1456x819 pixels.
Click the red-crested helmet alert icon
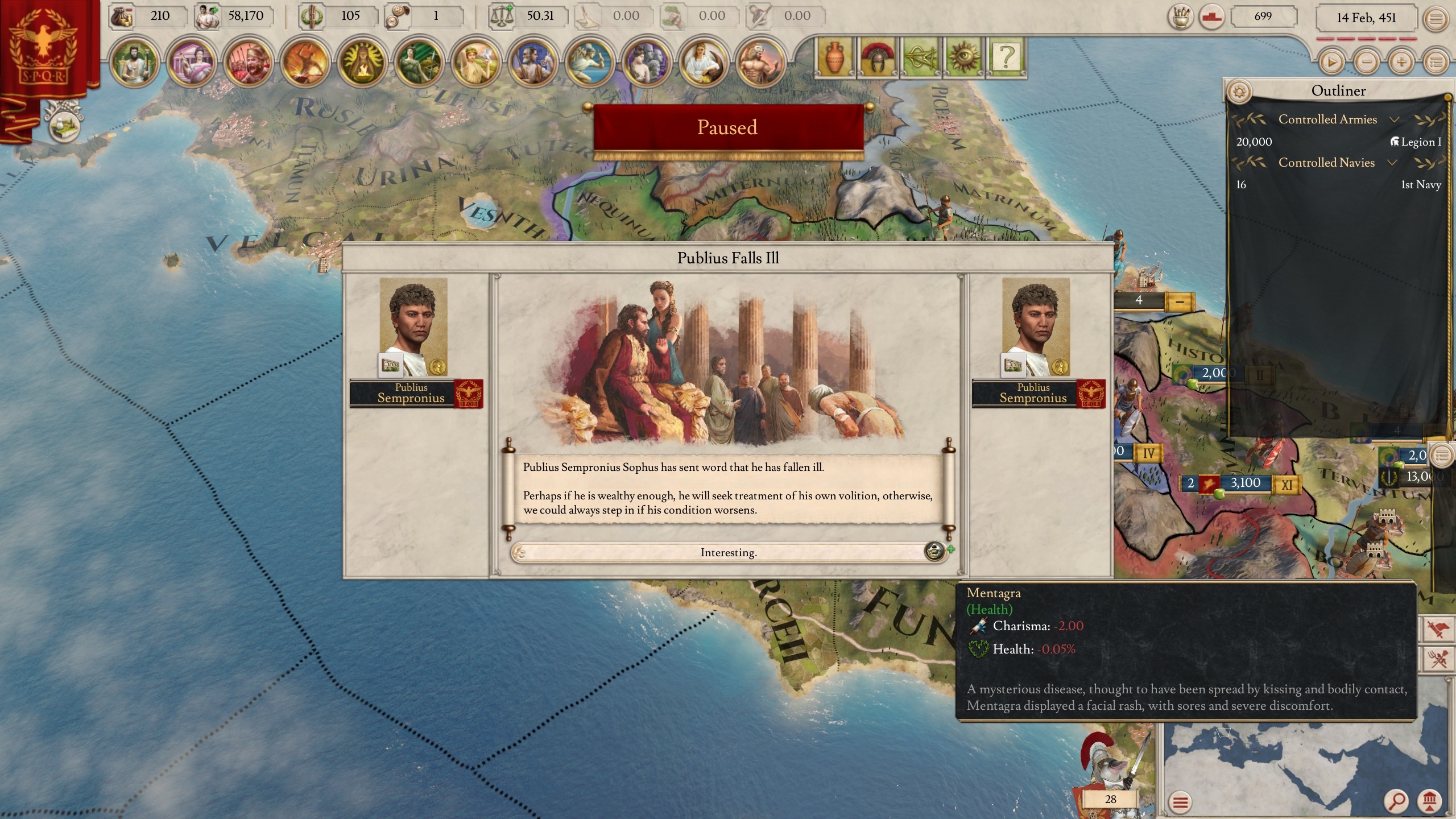coord(878,57)
